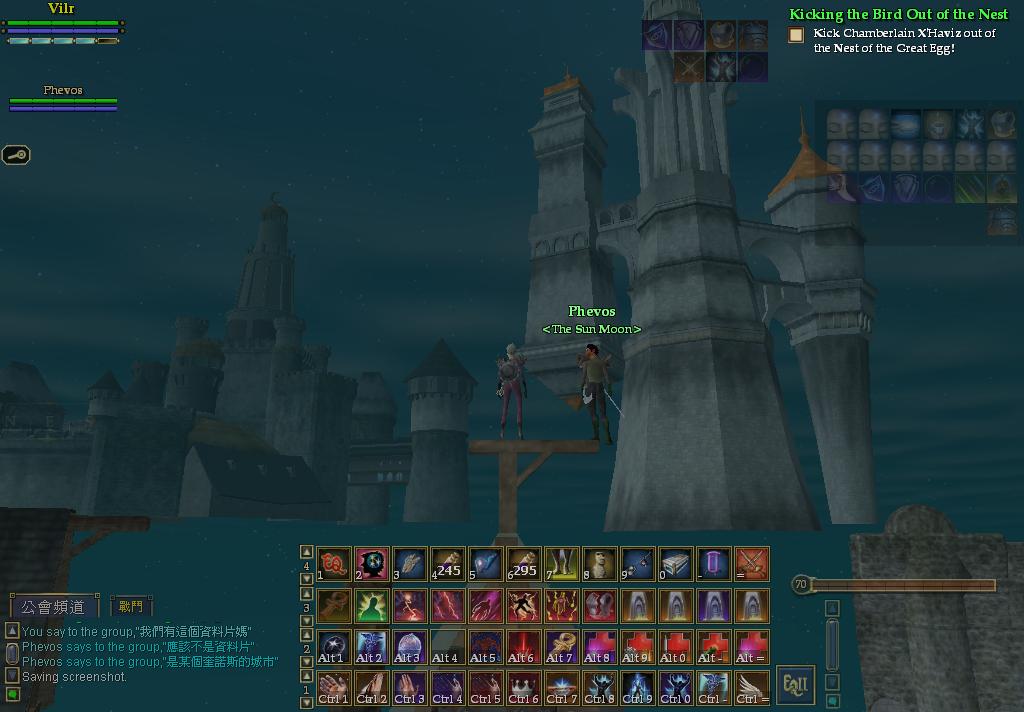The width and height of the screenshot is (1024, 712).
Task: Activate the red EQ icon in slot 1
Action: (x=334, y=564)
